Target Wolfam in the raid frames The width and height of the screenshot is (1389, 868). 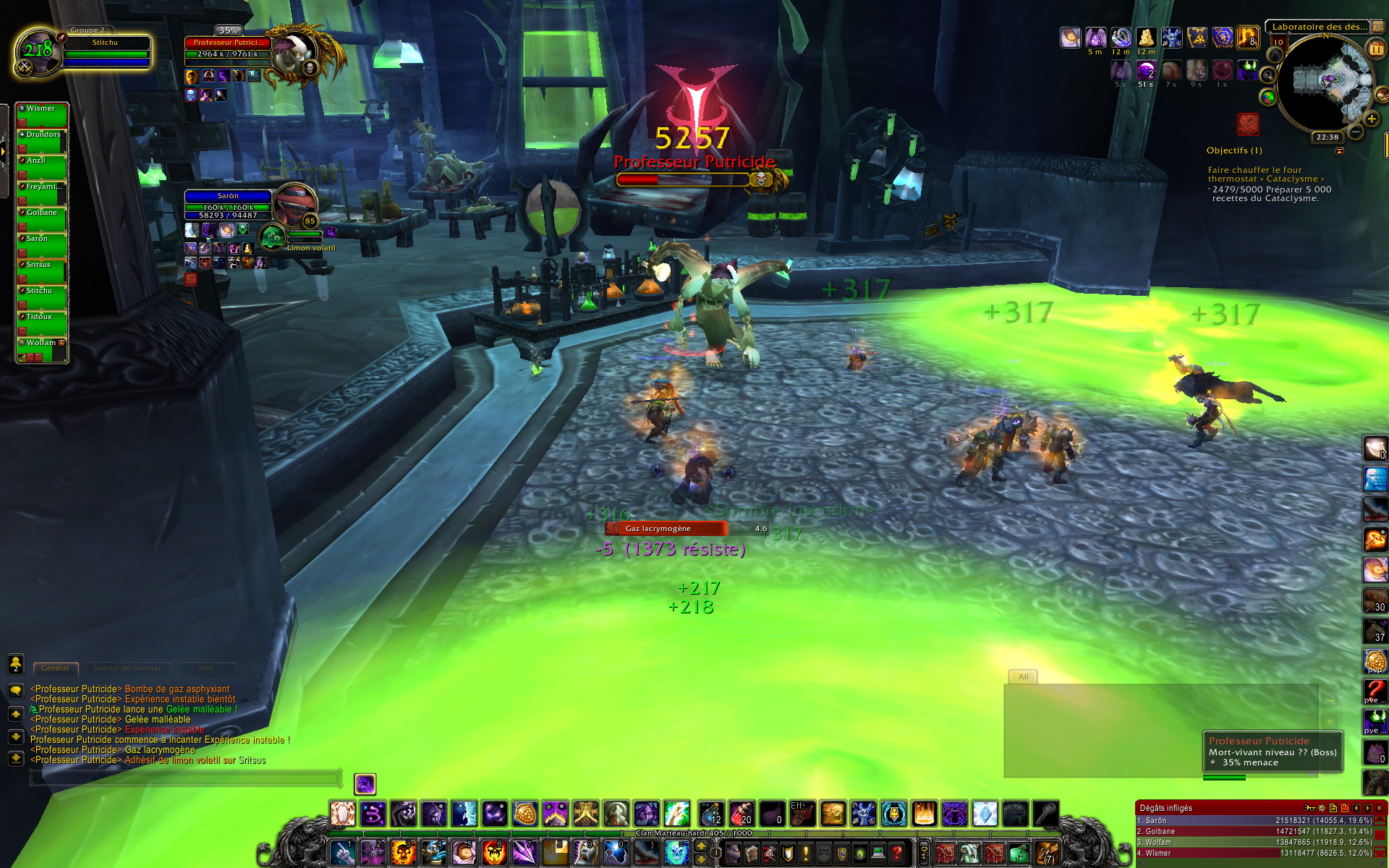pos(42,348)
